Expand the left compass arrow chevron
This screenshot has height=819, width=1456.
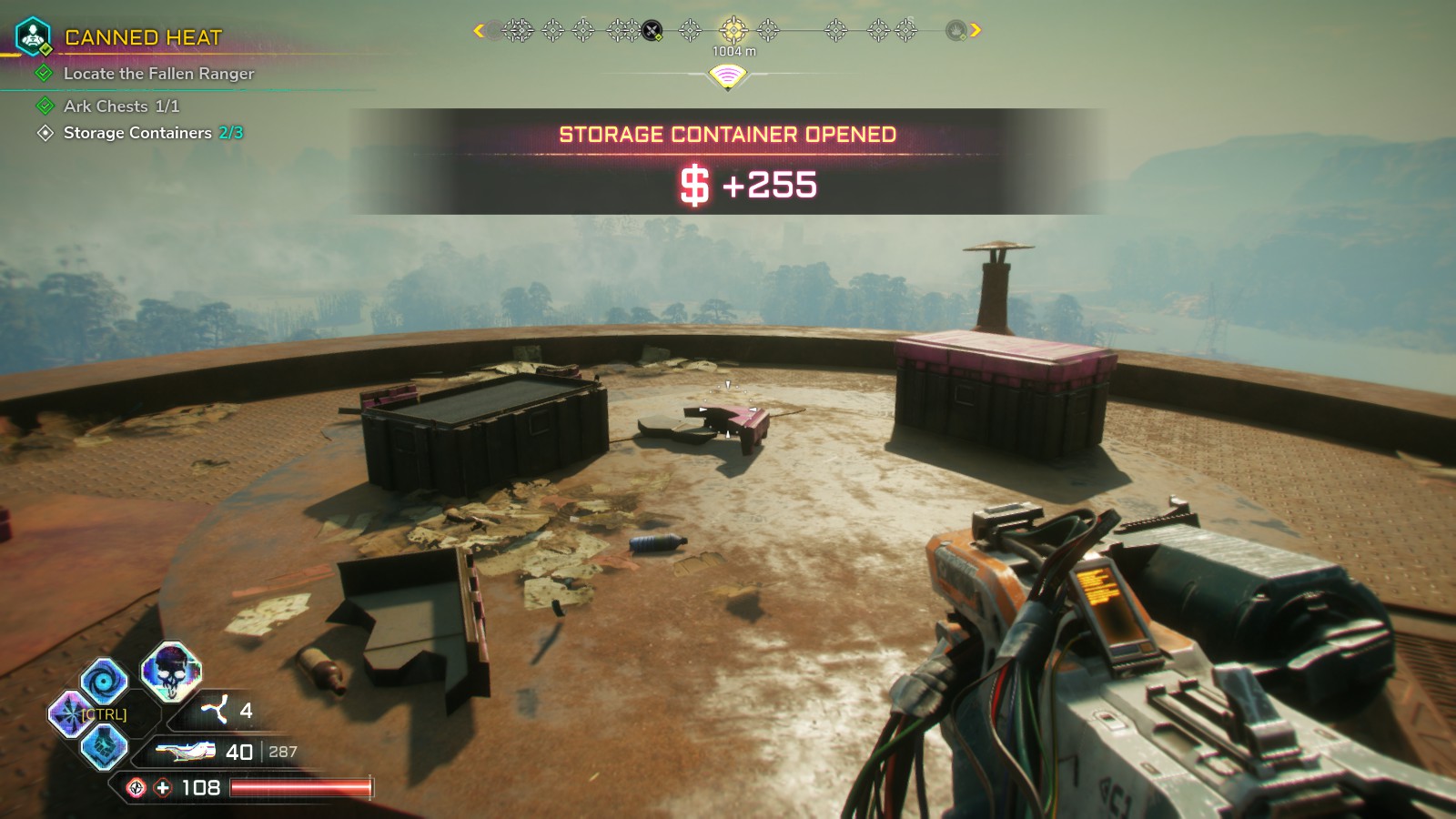click(x=477, y=29)
